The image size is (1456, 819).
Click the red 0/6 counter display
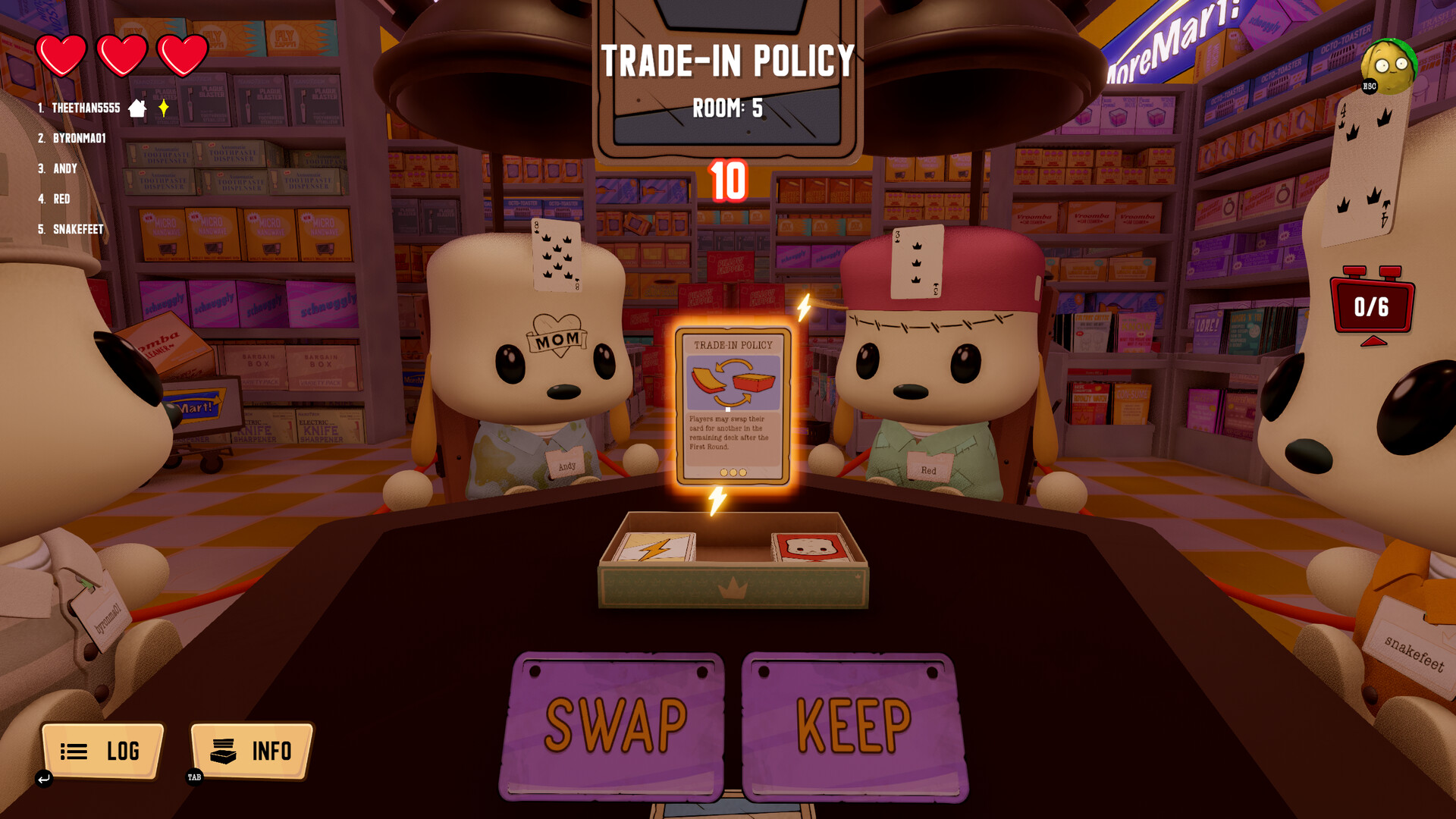(1374, 306)
